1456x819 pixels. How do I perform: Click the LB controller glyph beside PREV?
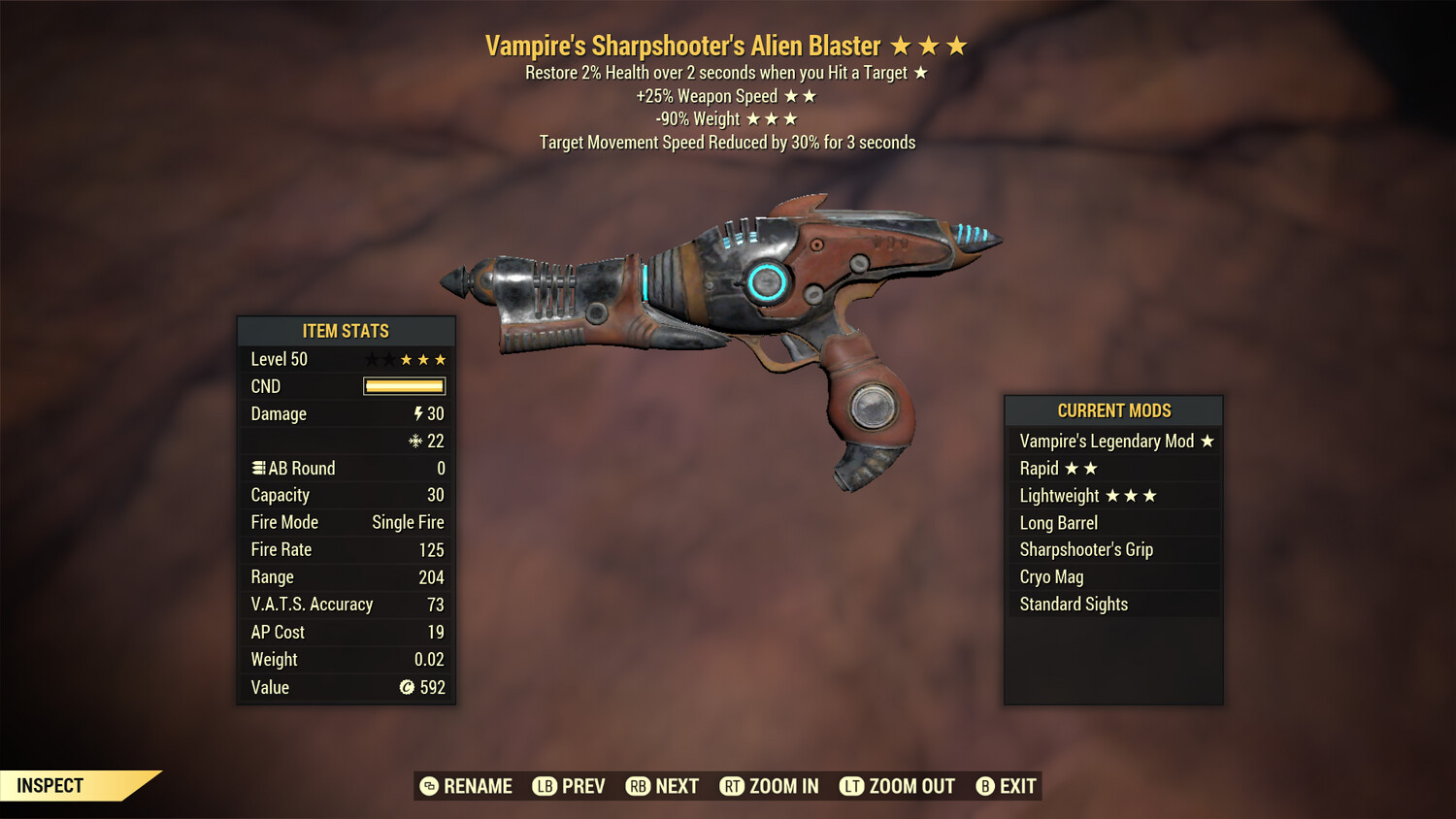coord(546,786)
